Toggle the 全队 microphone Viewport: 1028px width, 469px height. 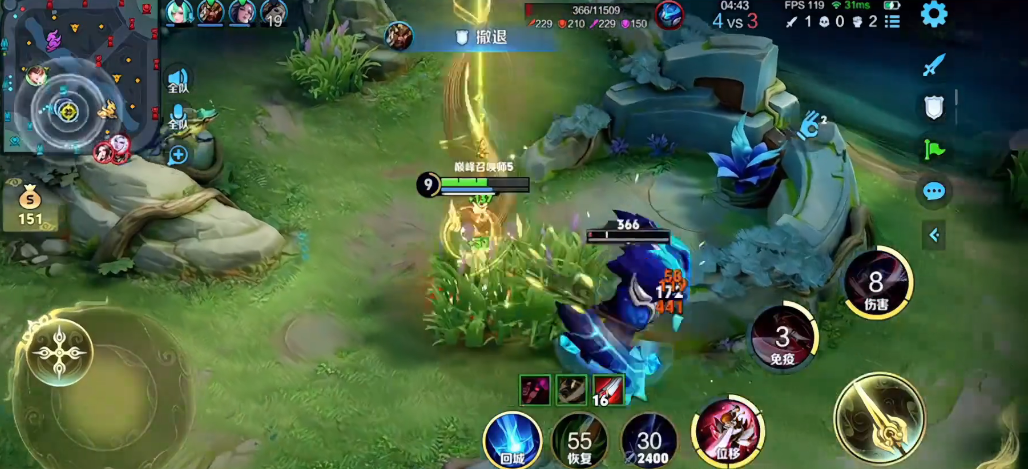[178, 118]
